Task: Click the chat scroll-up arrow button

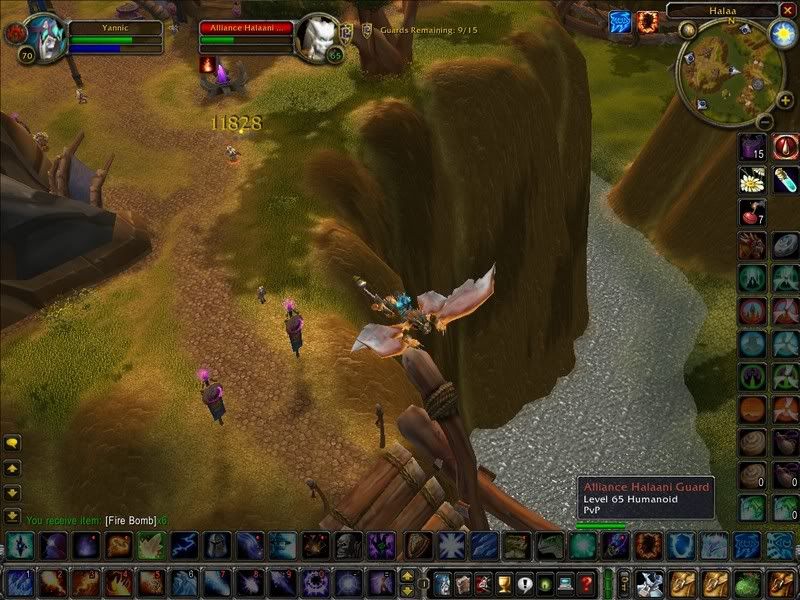Action: (12, 467)
